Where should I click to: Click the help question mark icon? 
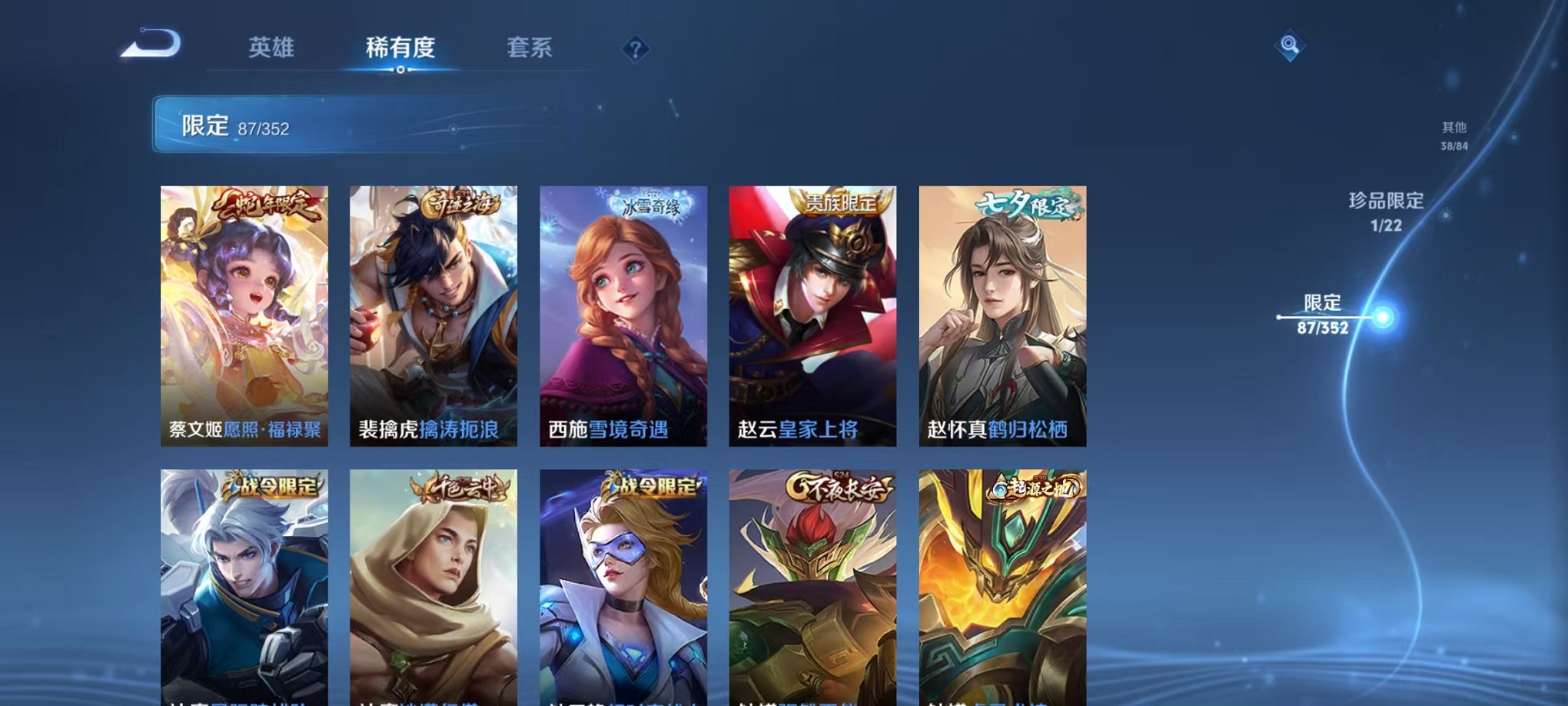click(635, 49)
